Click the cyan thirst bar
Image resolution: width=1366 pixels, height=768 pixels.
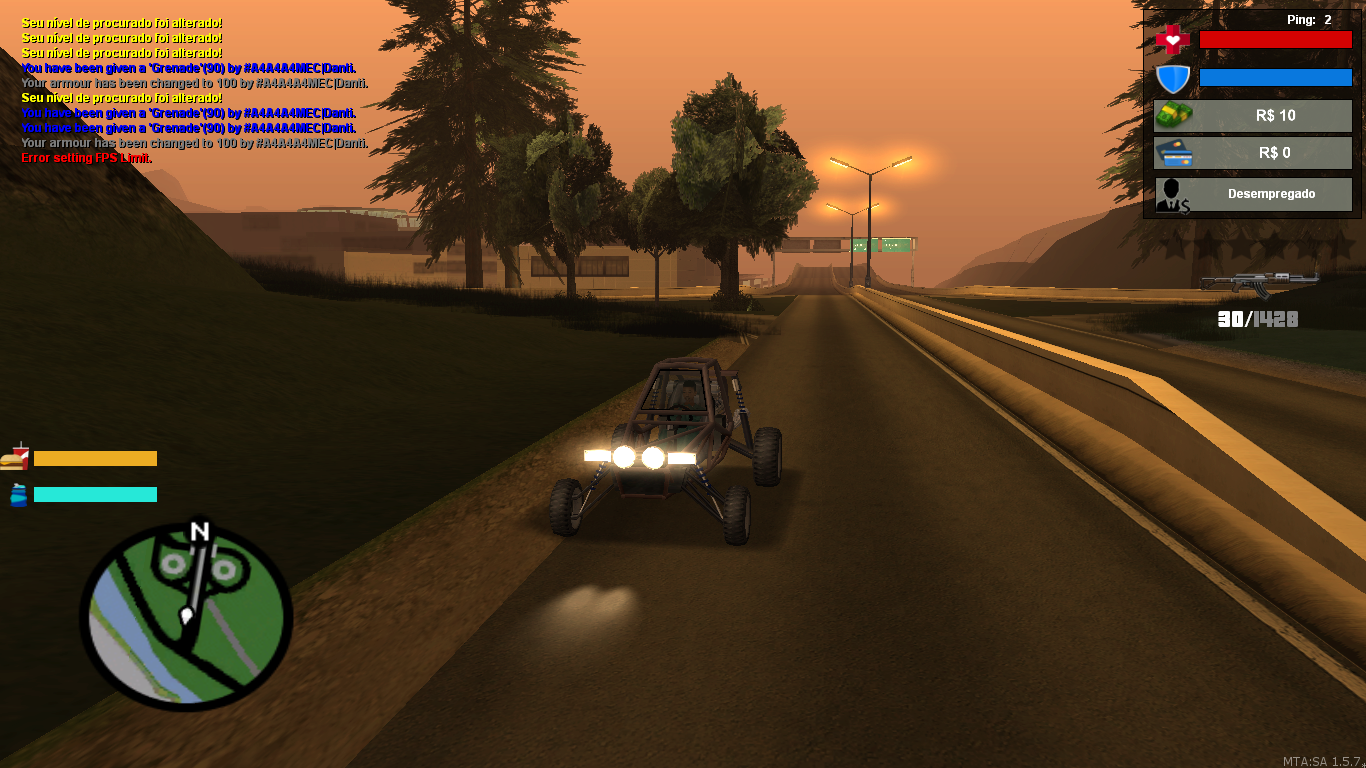tap(95, 493)
